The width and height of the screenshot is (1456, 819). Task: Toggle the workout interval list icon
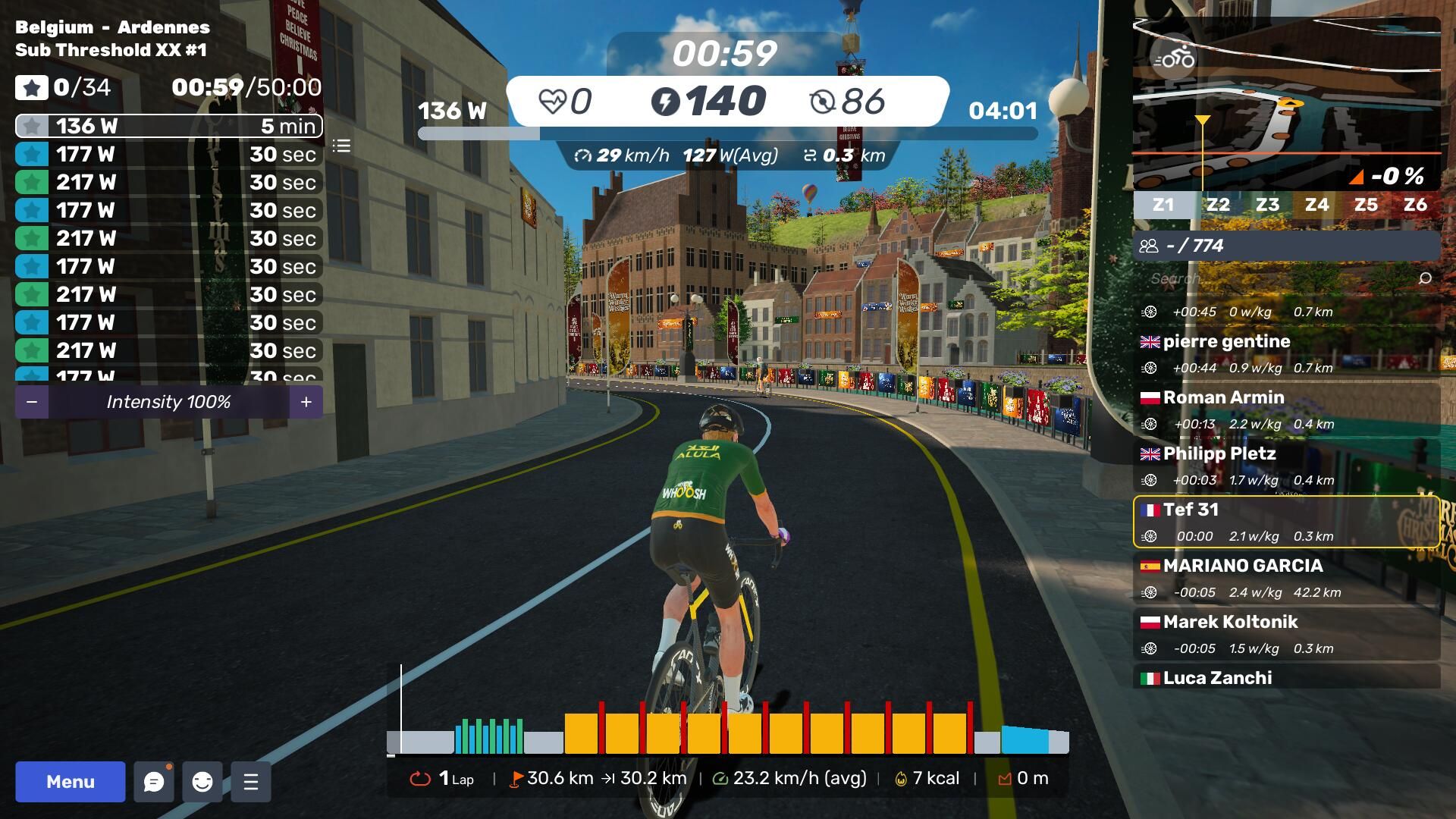point(341,146)
